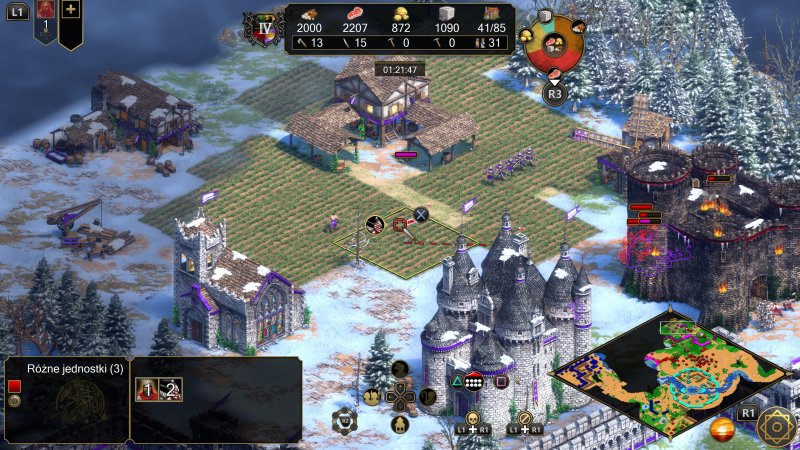Viewport: 800px width, 450px height.
Task: Click the round gold emblem under red square
Action: [14, 401]
